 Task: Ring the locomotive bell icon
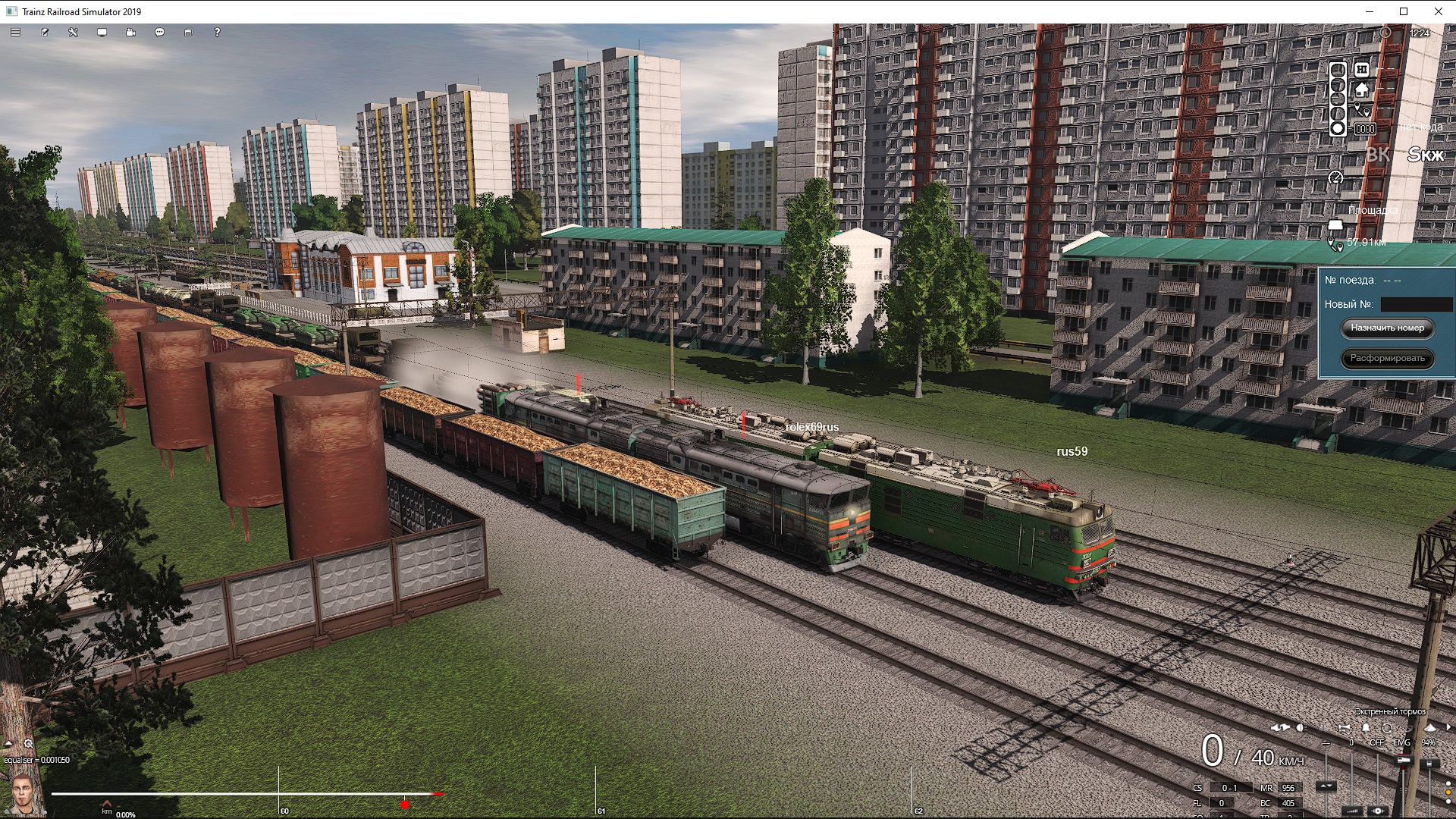tap(1366, 728)
